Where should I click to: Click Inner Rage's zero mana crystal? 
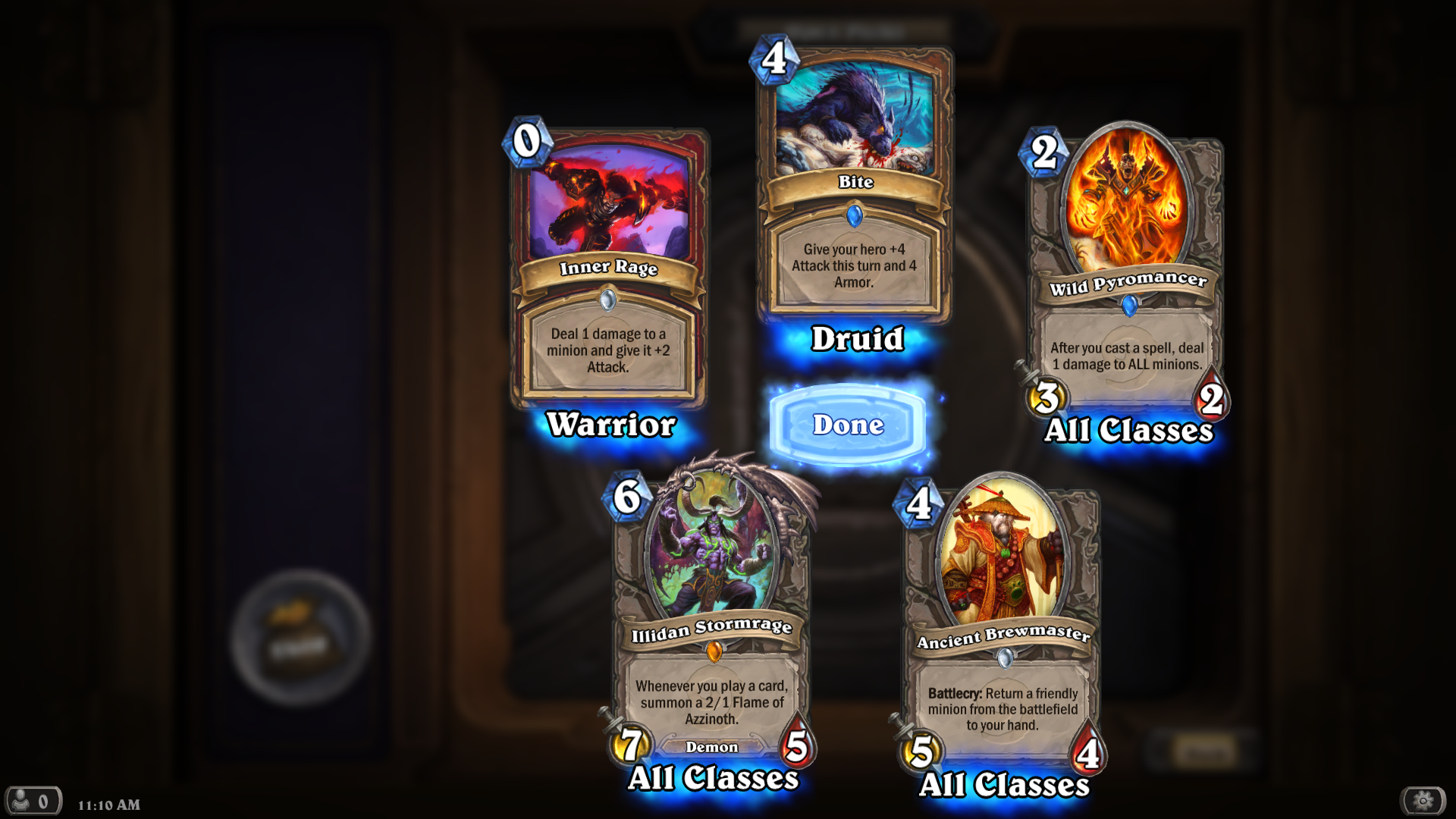[x=529, y=141]
